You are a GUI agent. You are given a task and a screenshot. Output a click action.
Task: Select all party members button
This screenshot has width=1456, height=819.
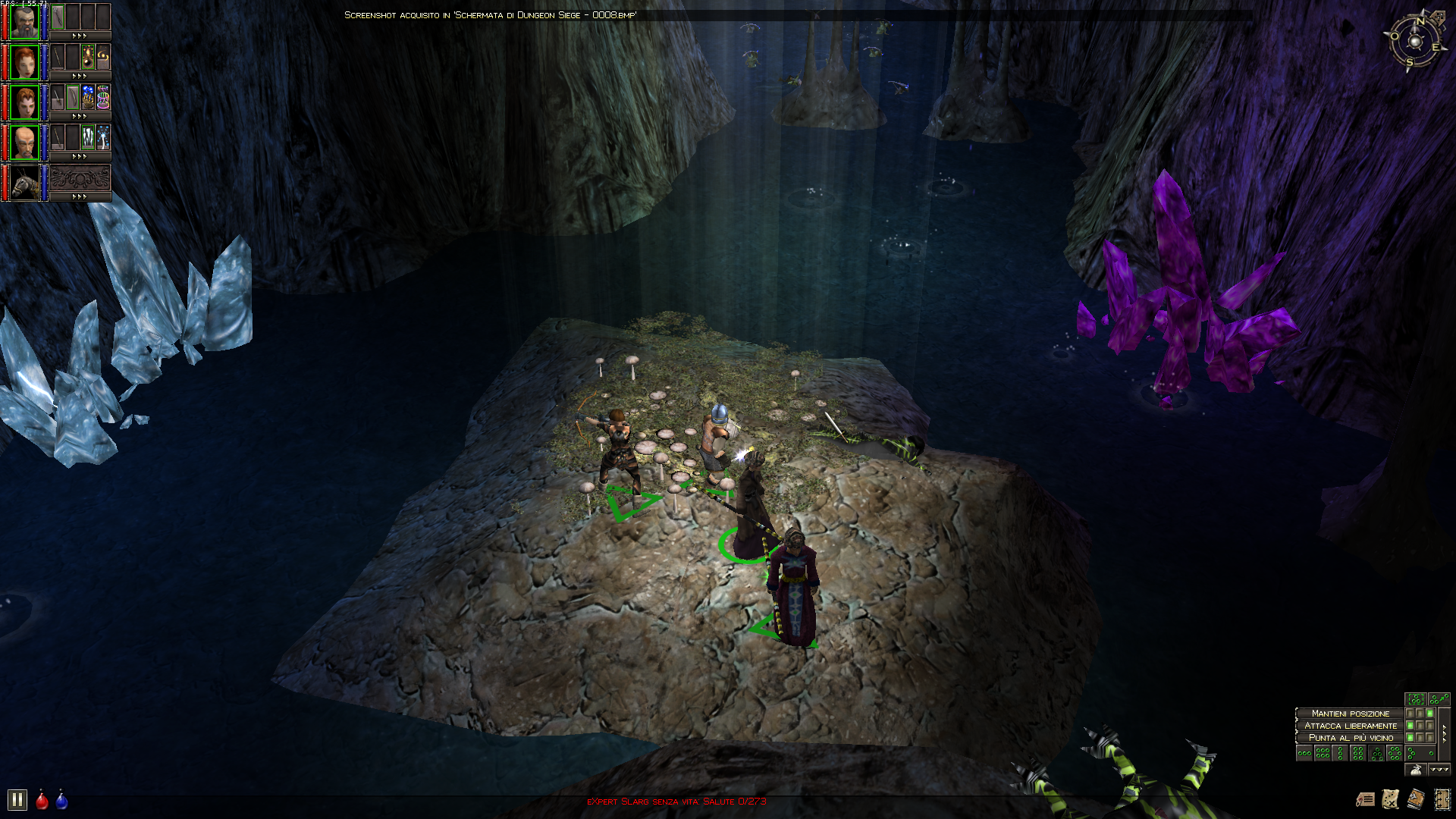pos(1415,699)
